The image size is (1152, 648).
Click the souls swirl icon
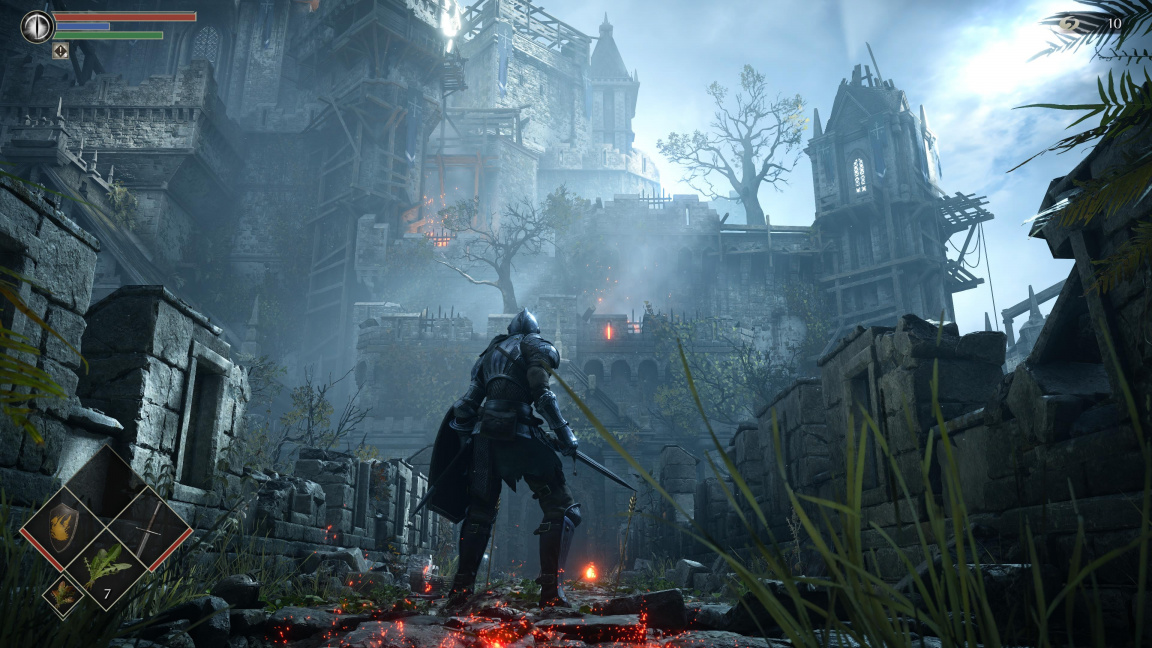(x=1070, y=24)
